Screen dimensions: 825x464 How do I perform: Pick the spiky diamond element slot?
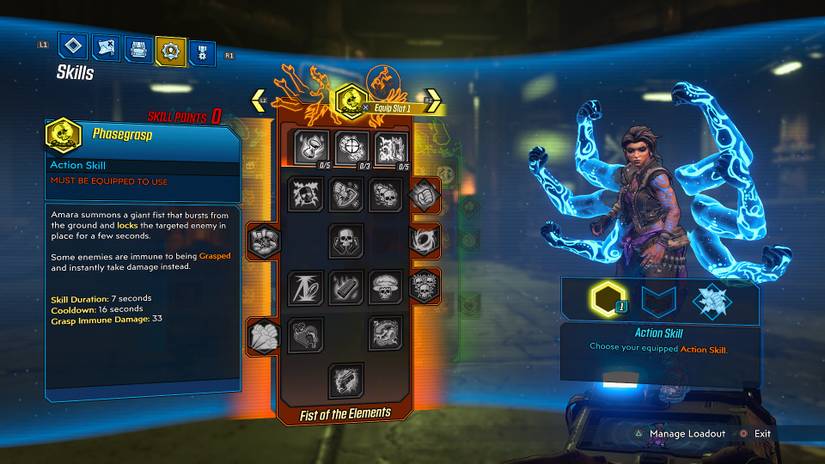point(711,300)
